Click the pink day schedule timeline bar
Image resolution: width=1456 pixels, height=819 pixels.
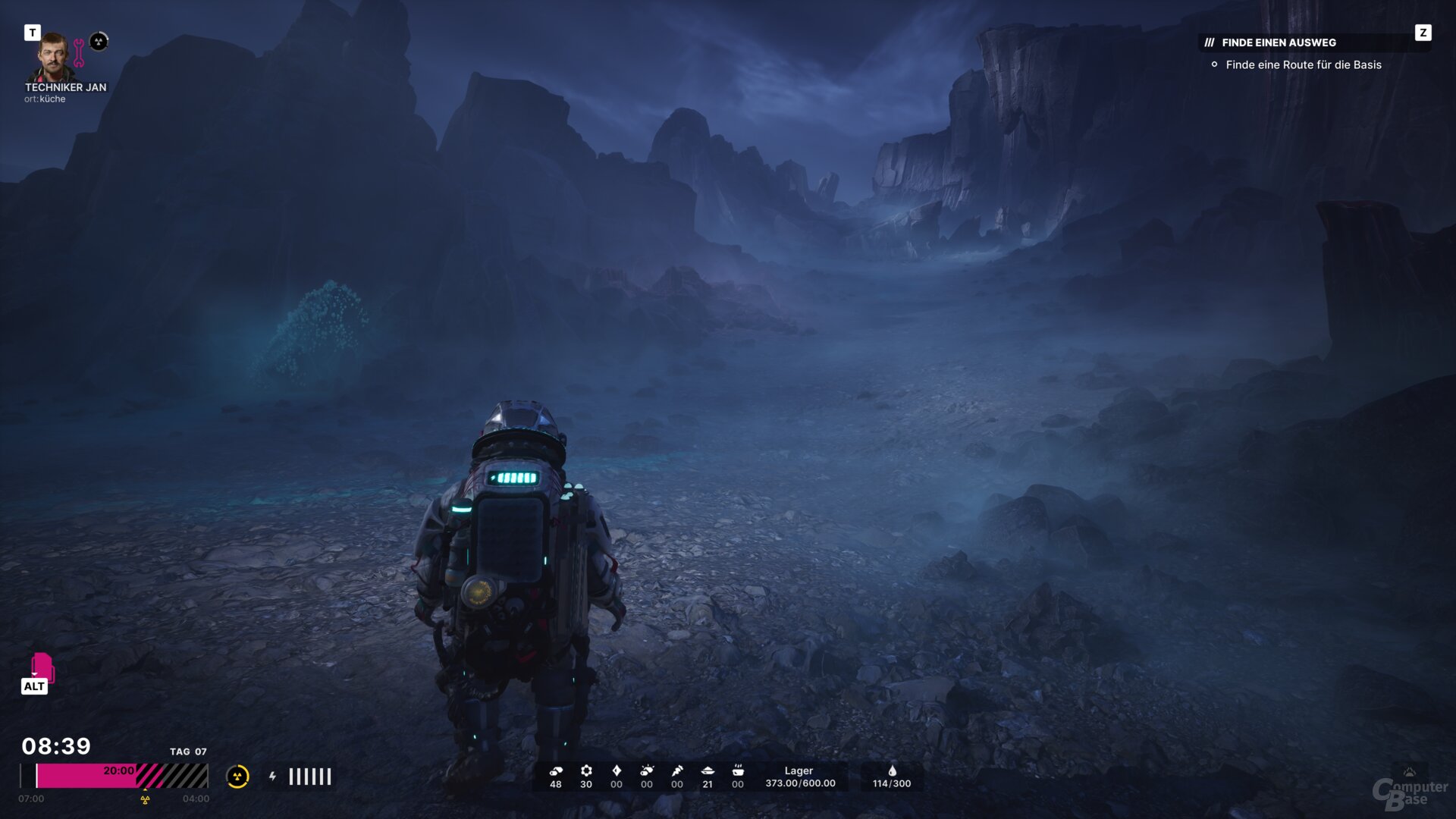tap(121, 776)
